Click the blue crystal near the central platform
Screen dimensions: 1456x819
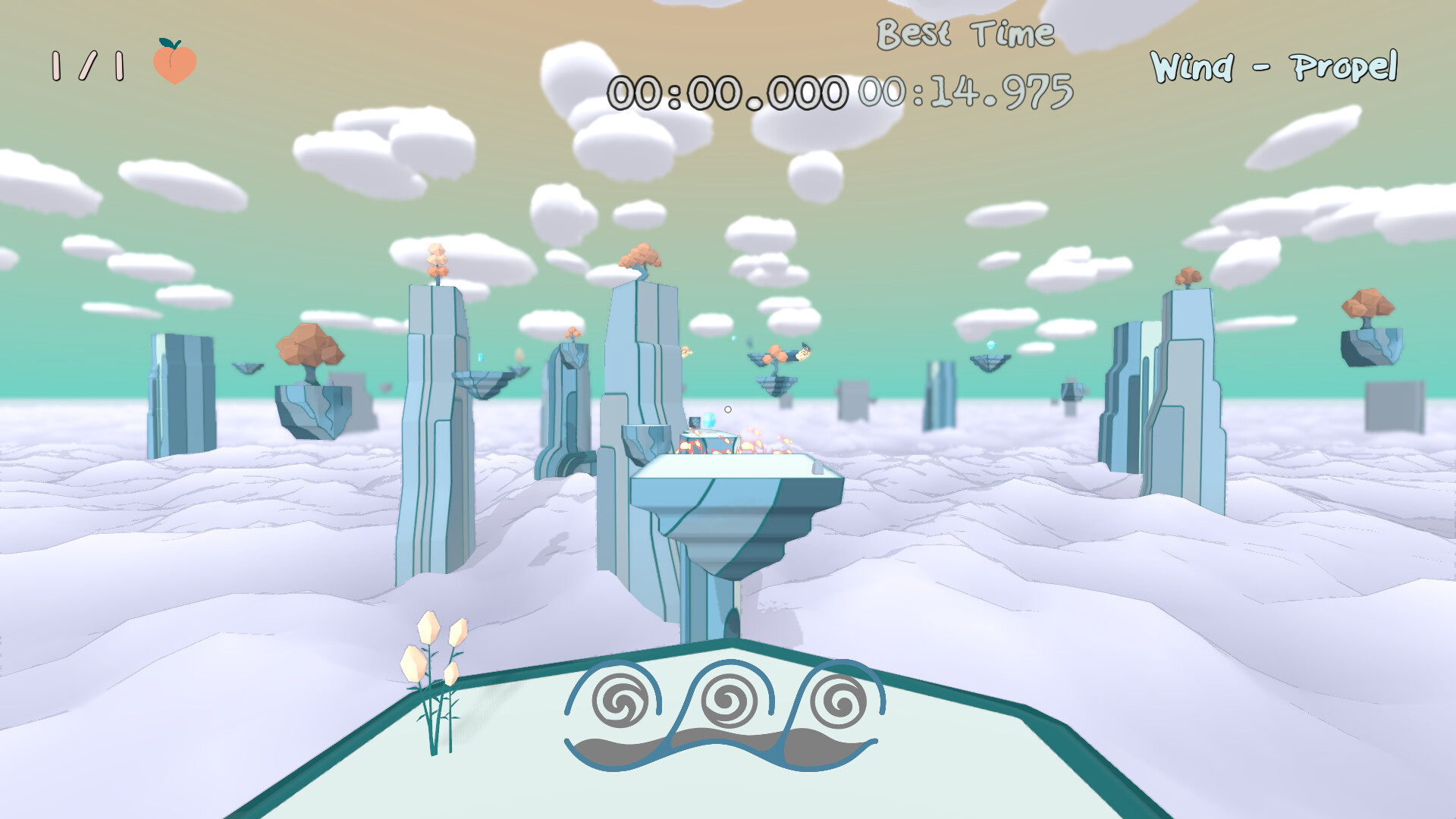[710, 418]
